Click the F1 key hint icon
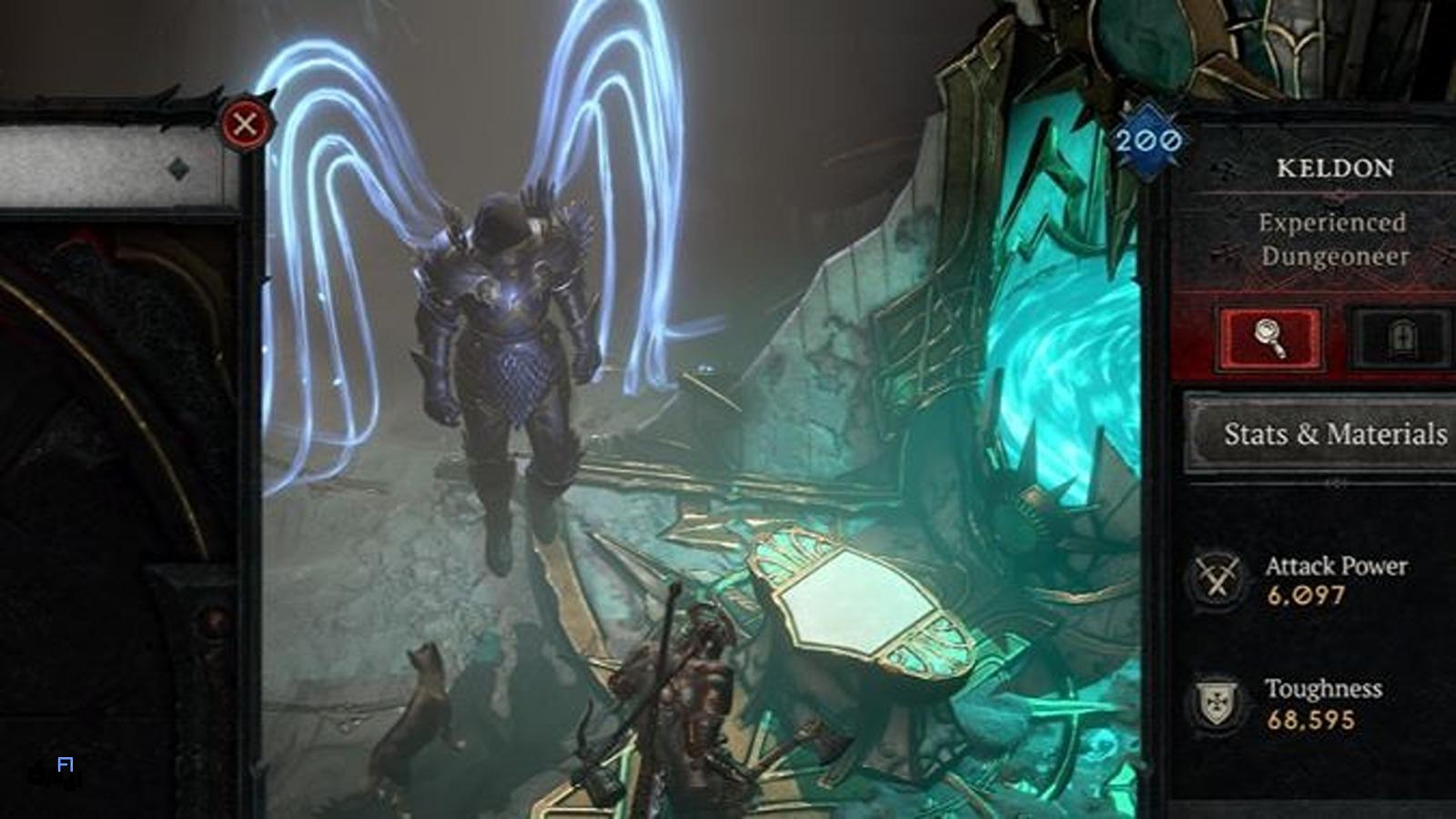The image size is (1456, 819). pos(64,764)
